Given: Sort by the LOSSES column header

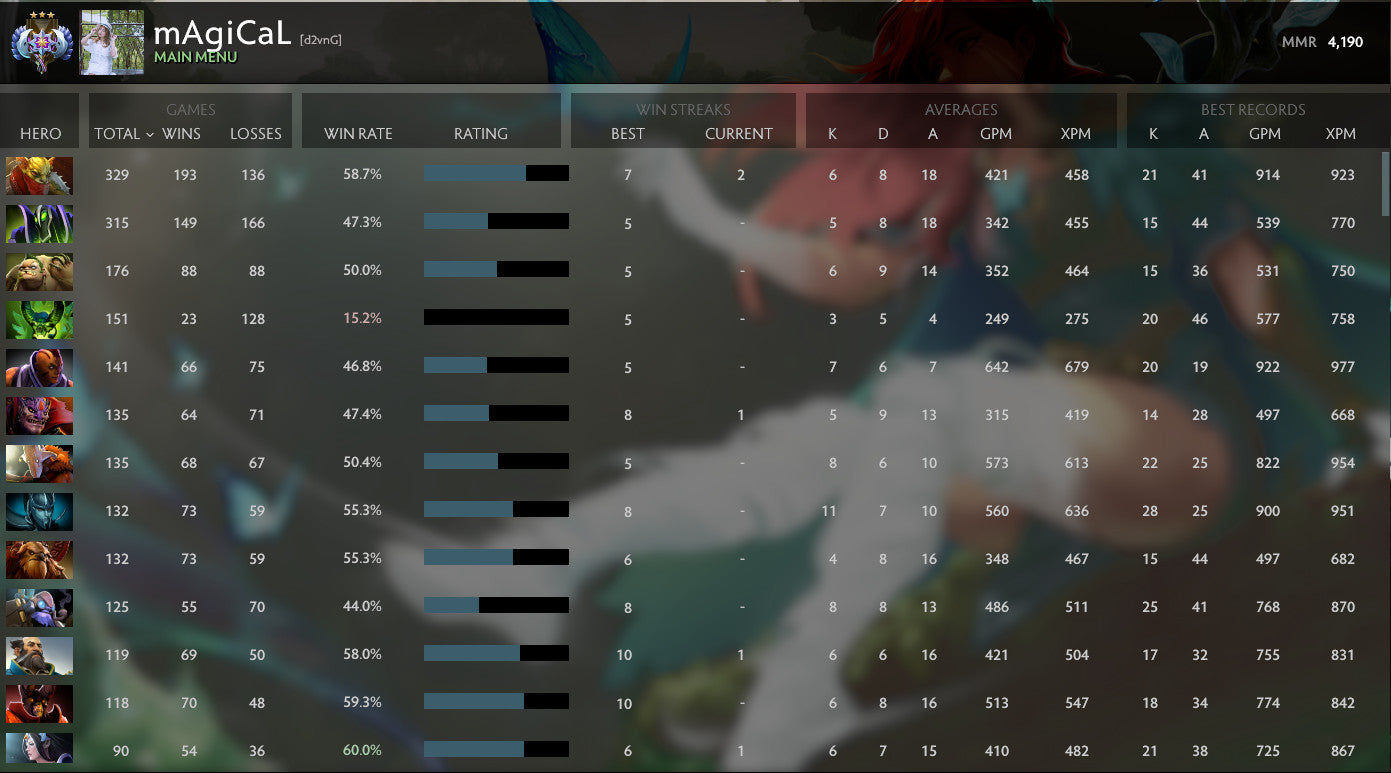Looking at the screenshot, I should tap(256, 134).
